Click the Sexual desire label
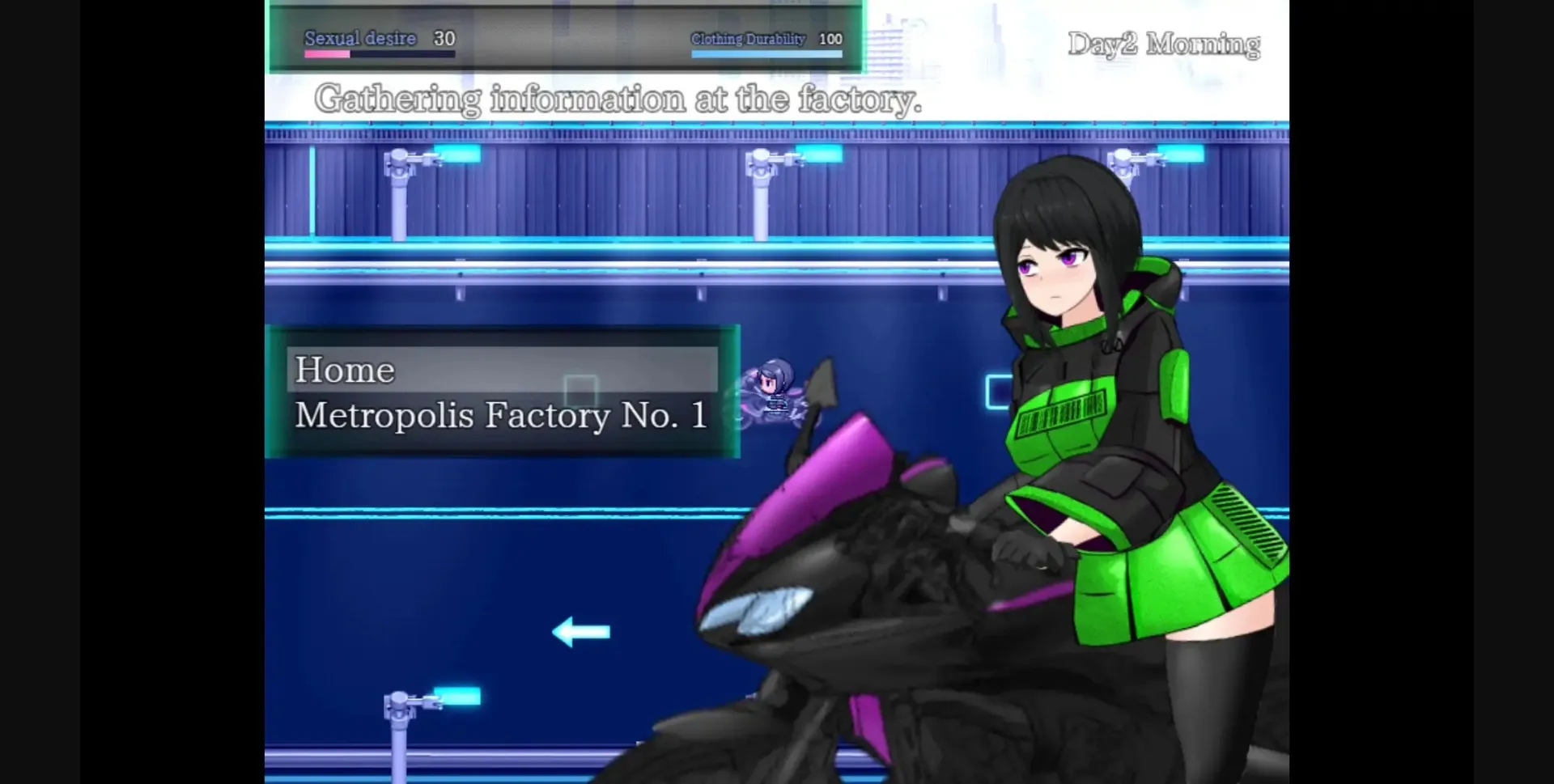 pos(359,37)
